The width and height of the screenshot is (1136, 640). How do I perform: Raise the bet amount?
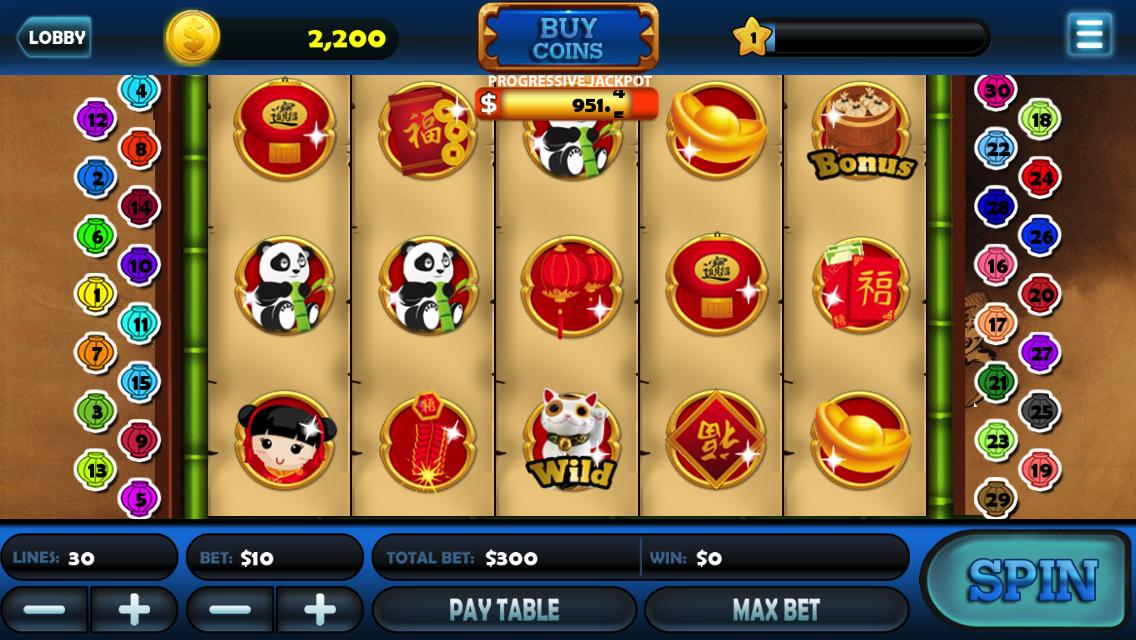tap(320, 609)
